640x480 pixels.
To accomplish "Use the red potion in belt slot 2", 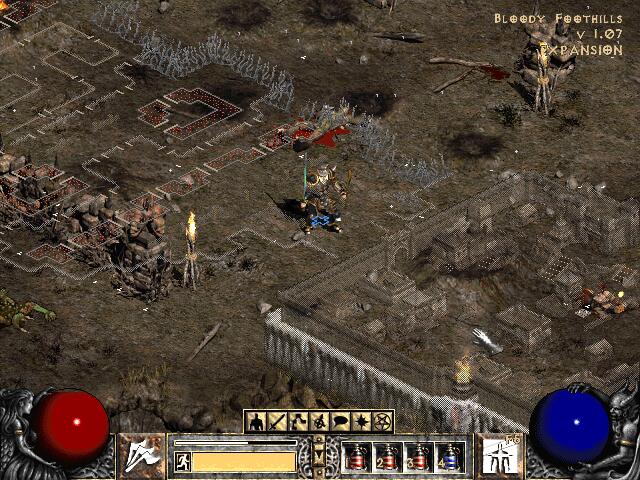I will 388,457.
